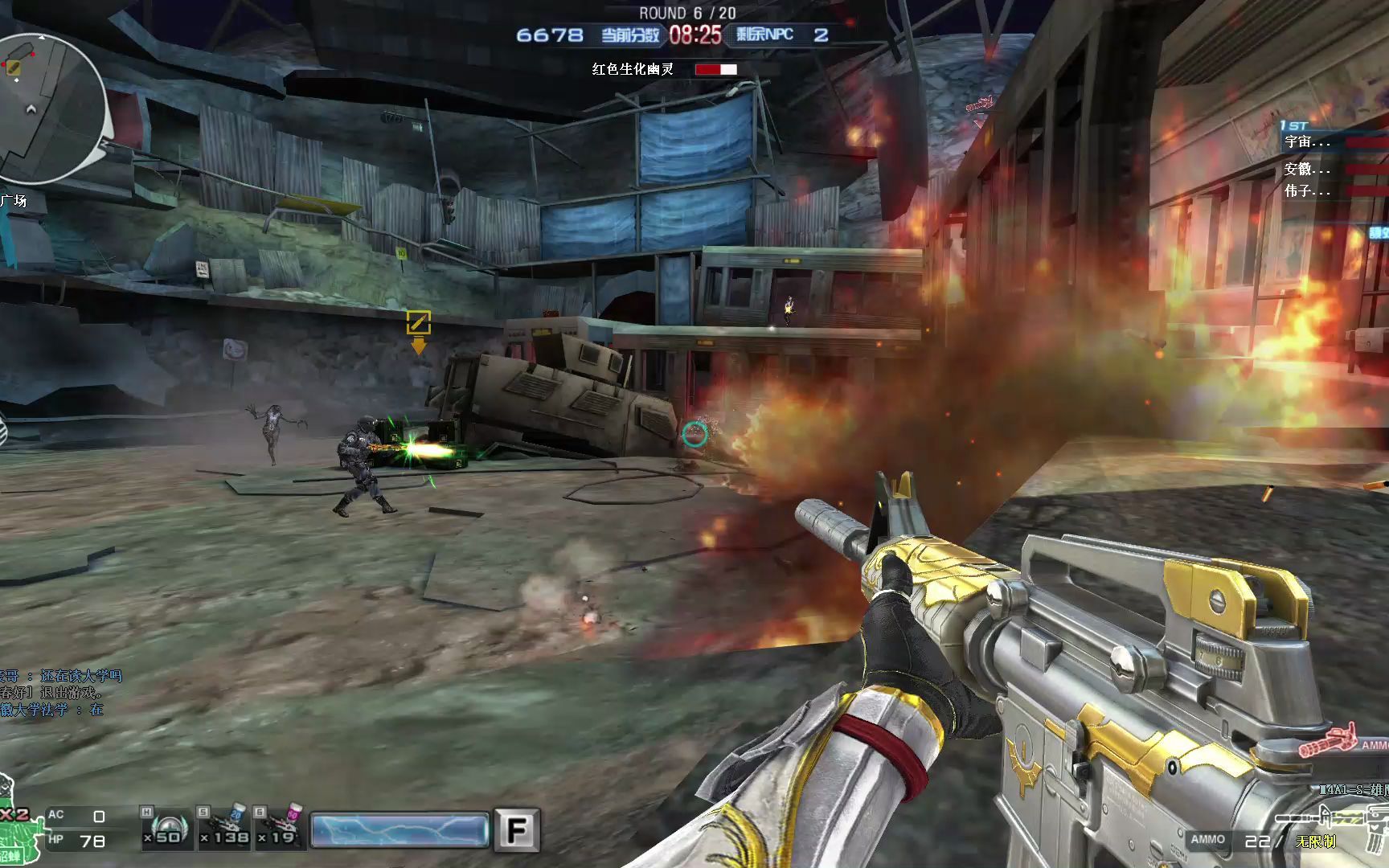Click the circular minimap
The height and width of the screenshot is (868, 1389).
(50, 108)
